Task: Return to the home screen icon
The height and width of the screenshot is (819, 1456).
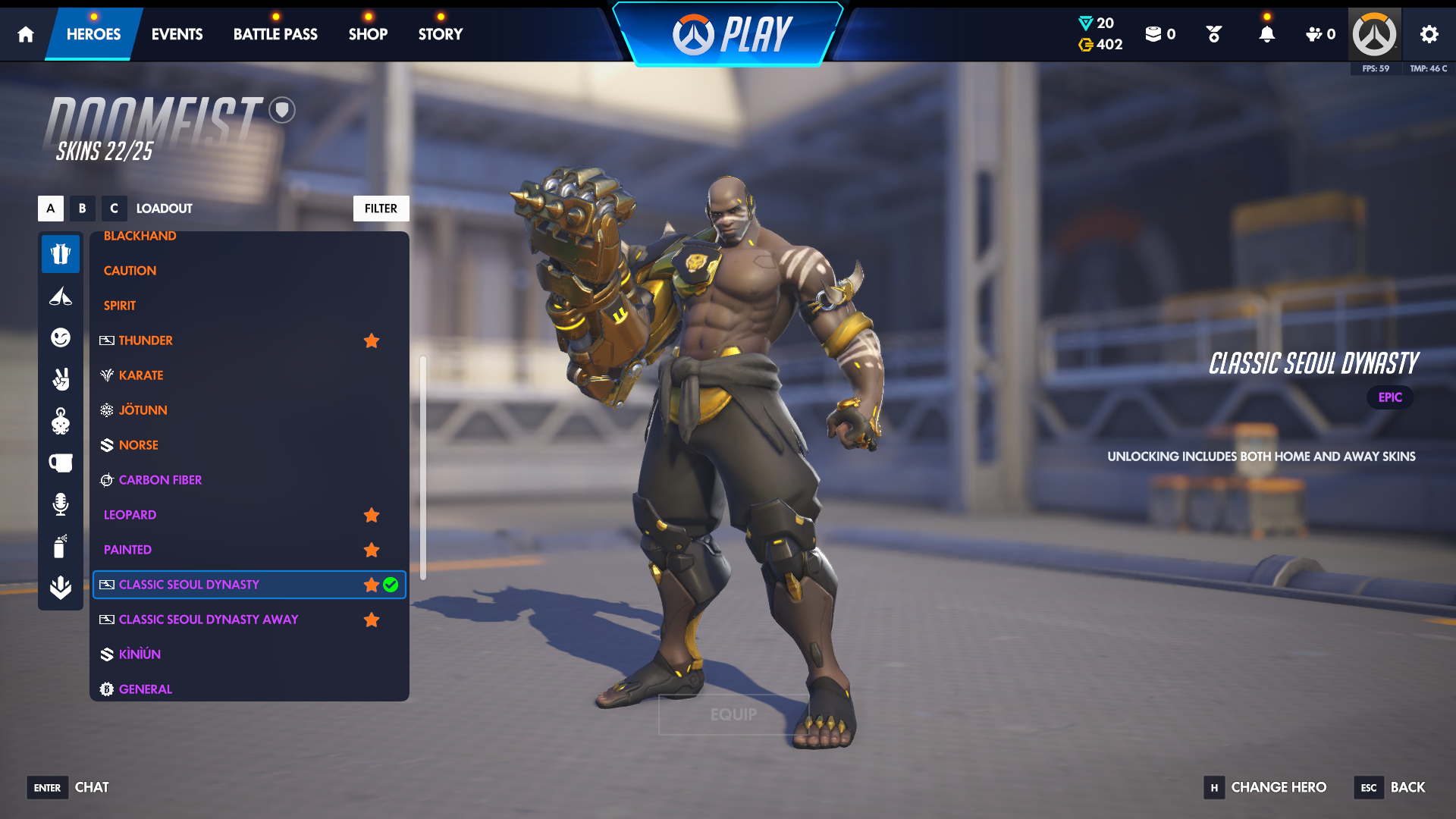Action: (x=26, y=34)
